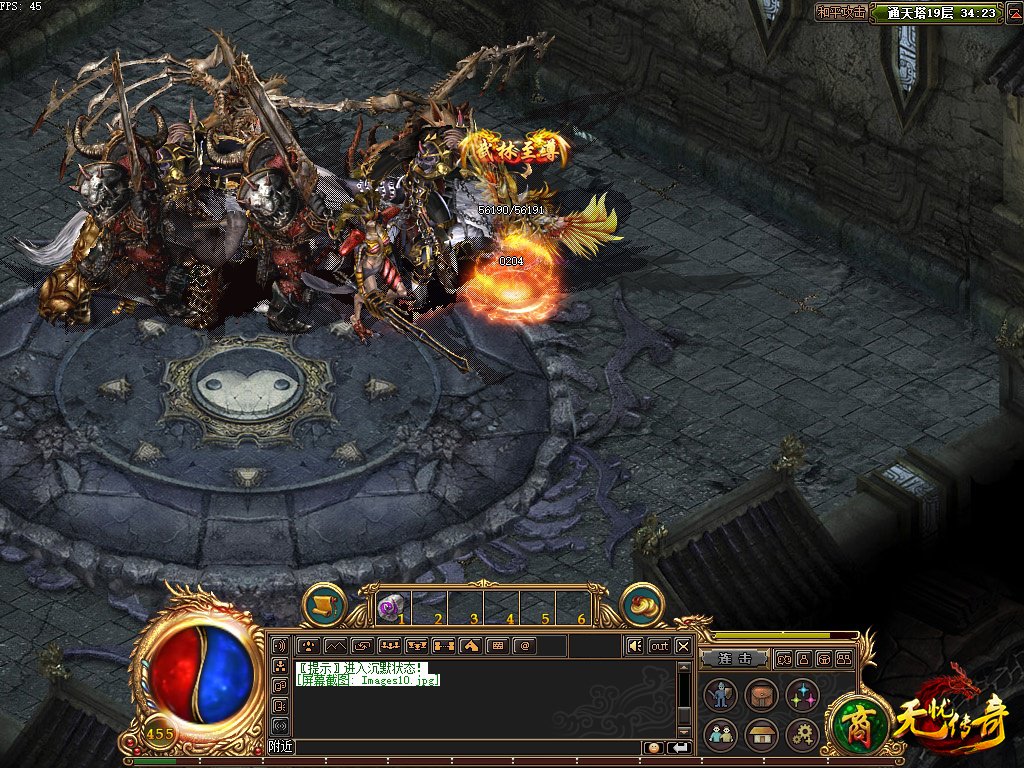Click the gold ingot icon right of hotbar

click(643, 604)
